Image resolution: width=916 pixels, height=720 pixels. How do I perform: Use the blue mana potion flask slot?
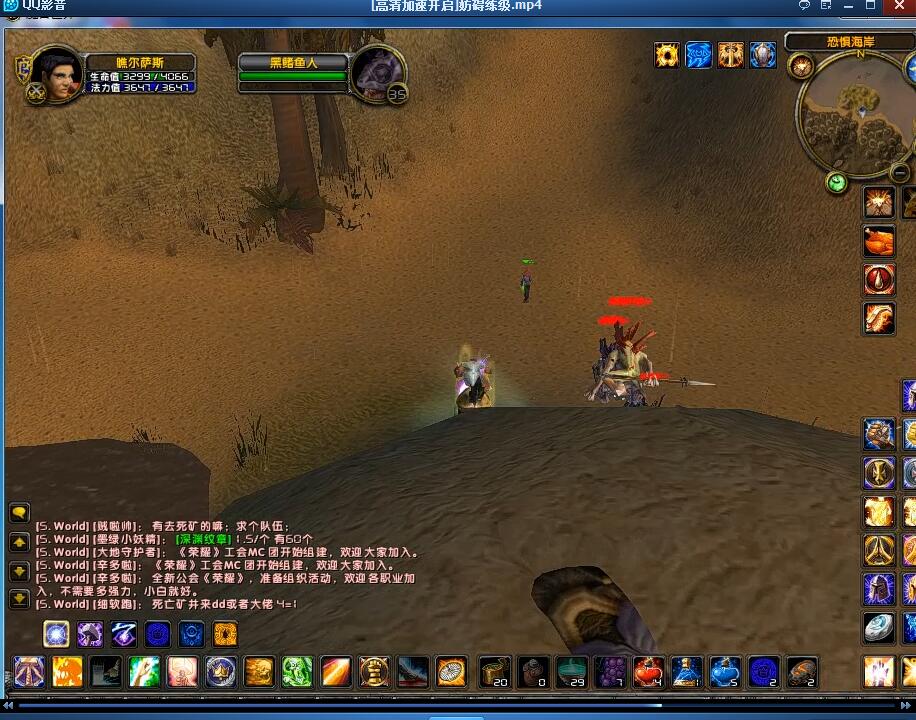pos(687,672)
